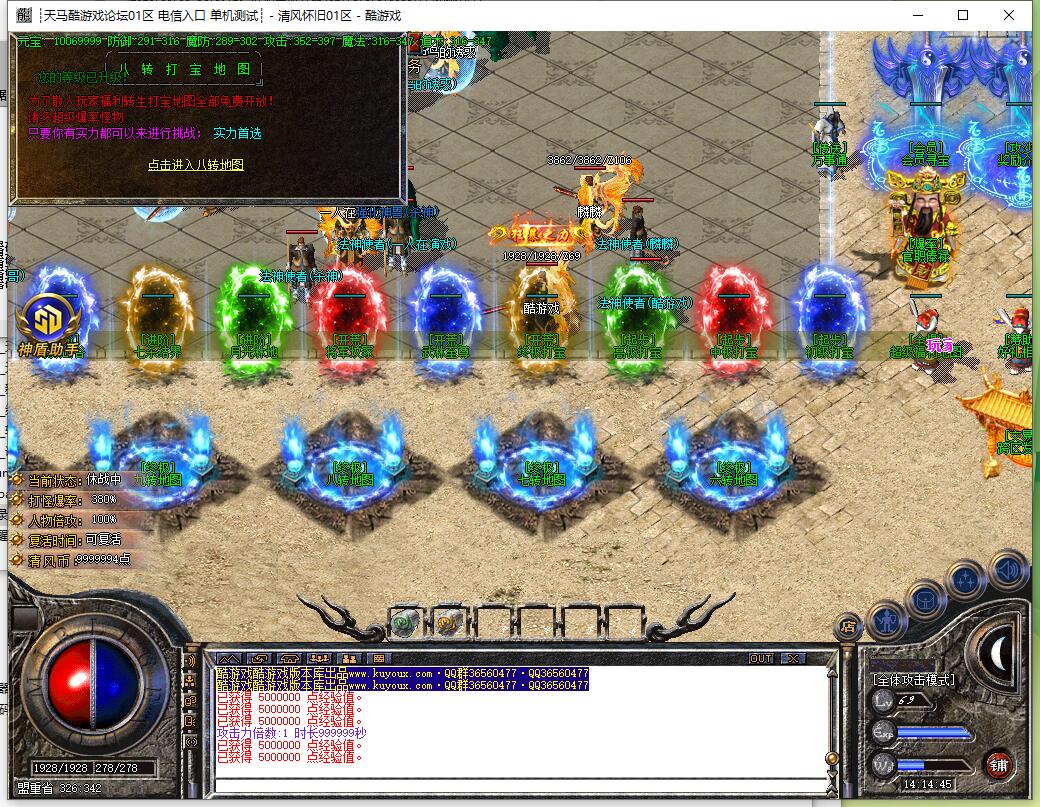Use the yellow scroll in the belt
The image size is (1040, 807).
(x=447, y=622)
